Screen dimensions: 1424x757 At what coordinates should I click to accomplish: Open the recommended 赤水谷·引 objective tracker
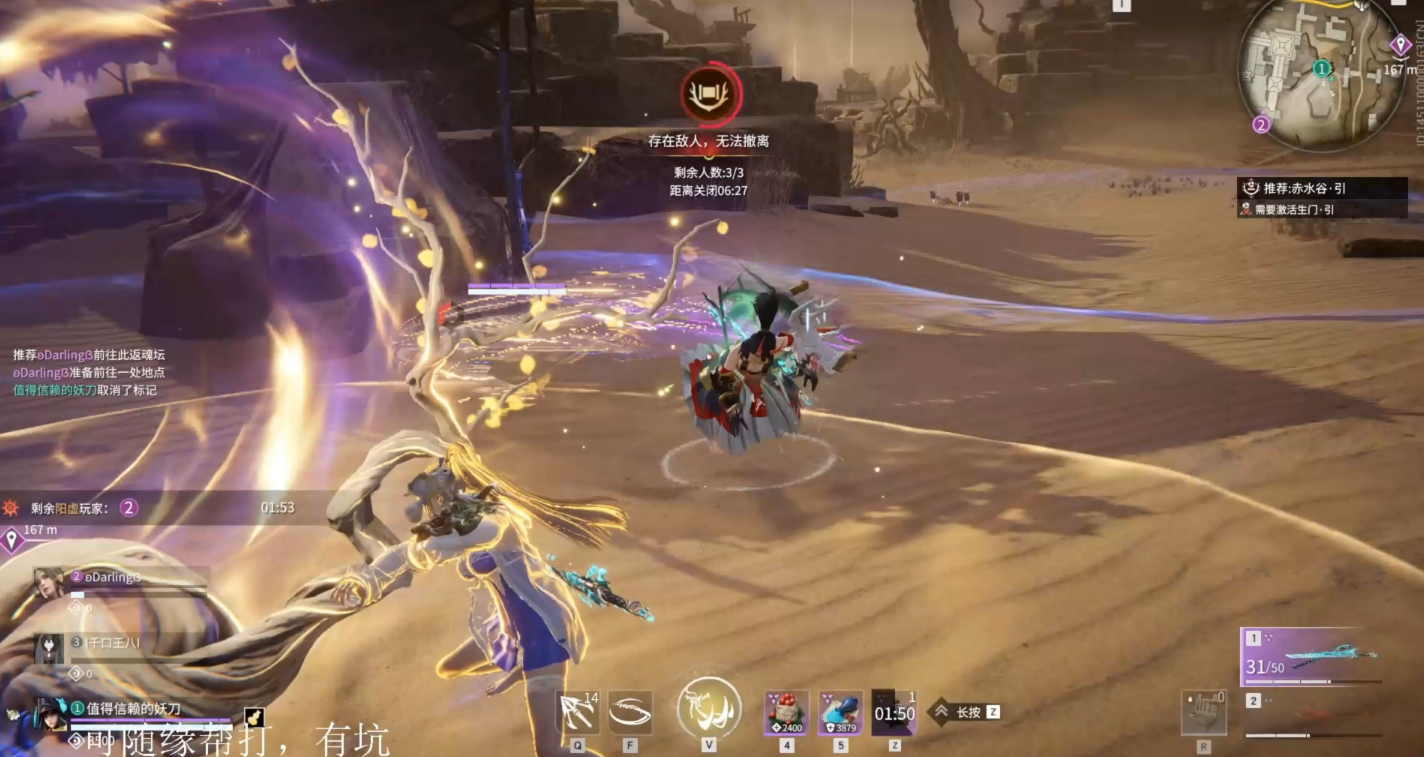click(1321, 188)
